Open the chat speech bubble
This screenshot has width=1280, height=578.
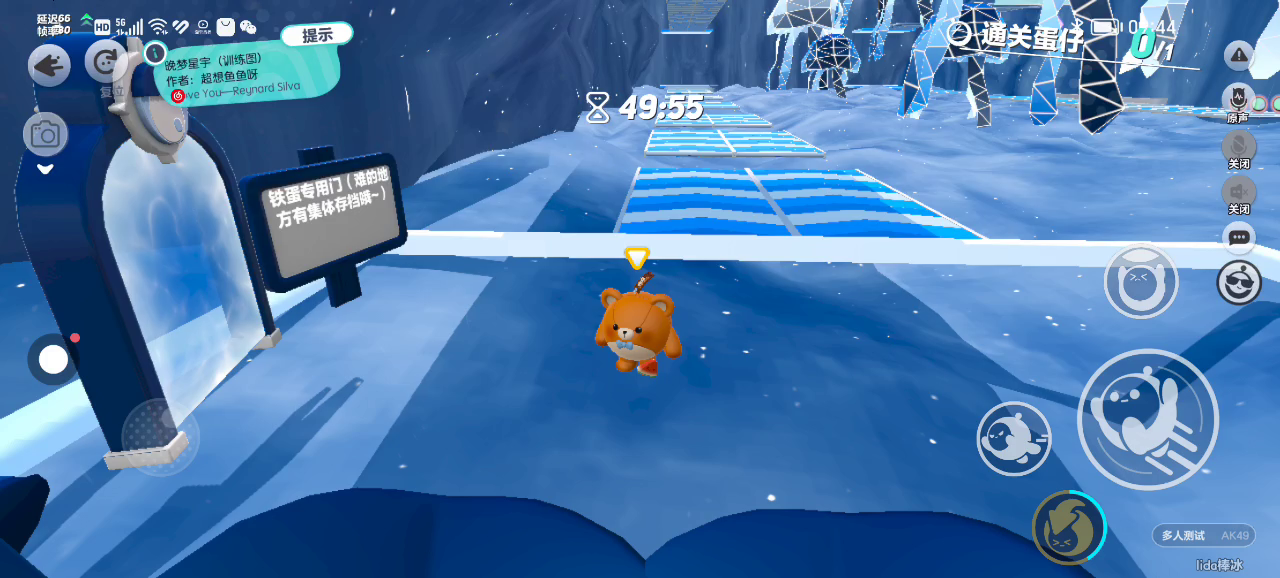pyautogui.click(x=1239, y=237)
